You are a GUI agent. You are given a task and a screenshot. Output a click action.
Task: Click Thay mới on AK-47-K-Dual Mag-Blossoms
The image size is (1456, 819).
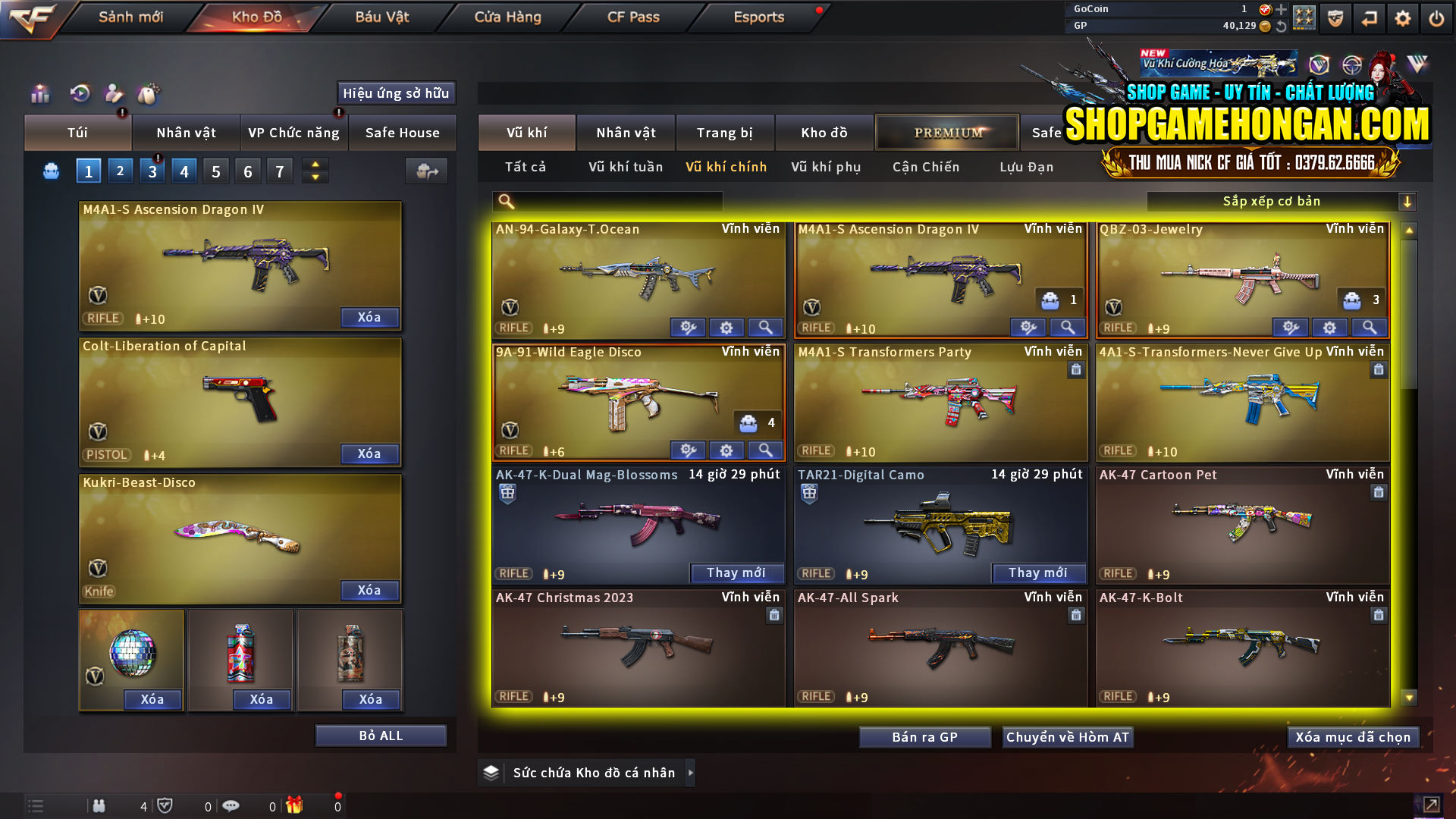pyautogui.click(x=736, y=573)
